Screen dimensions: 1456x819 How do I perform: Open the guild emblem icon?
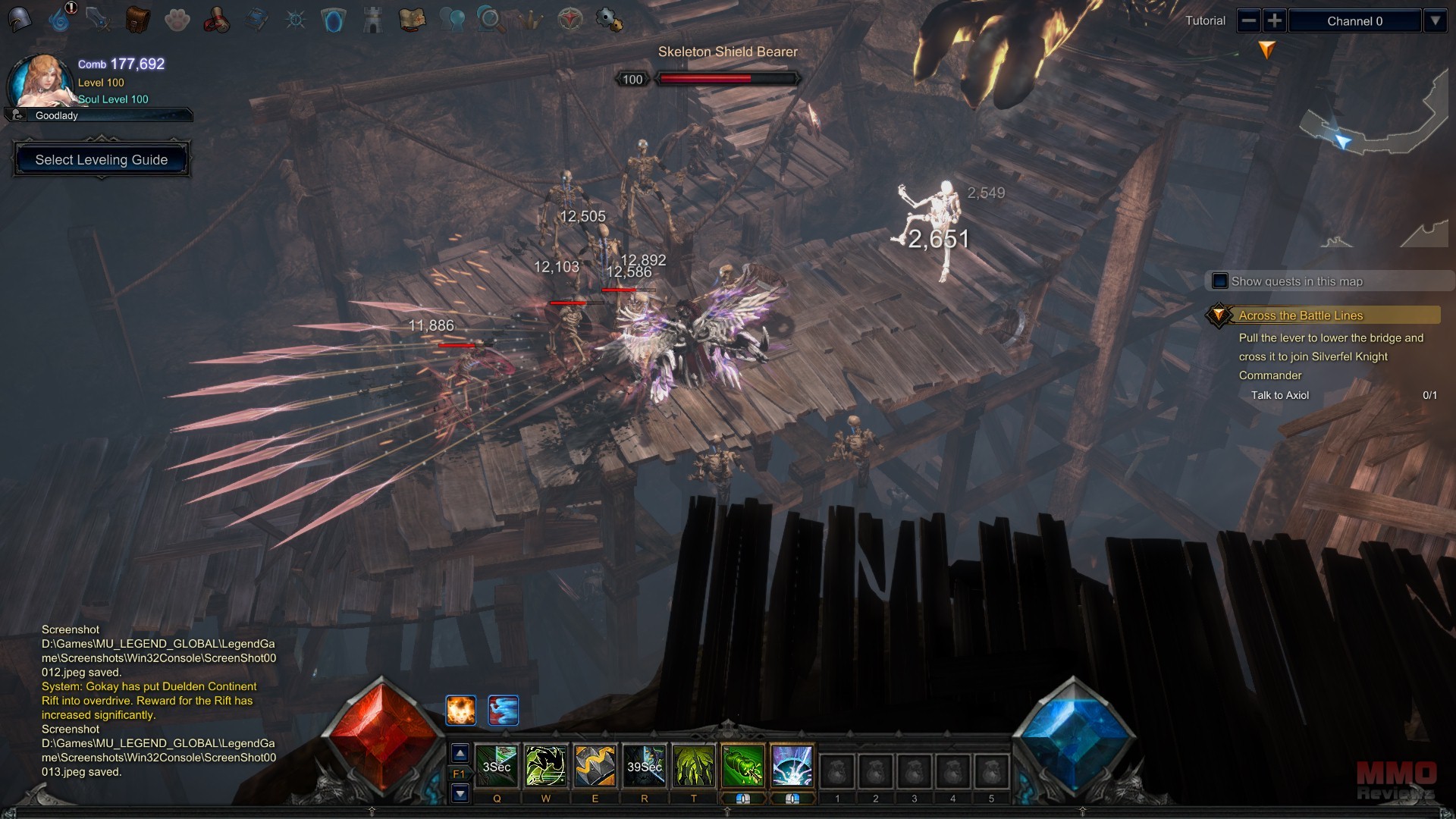[569, 19]
